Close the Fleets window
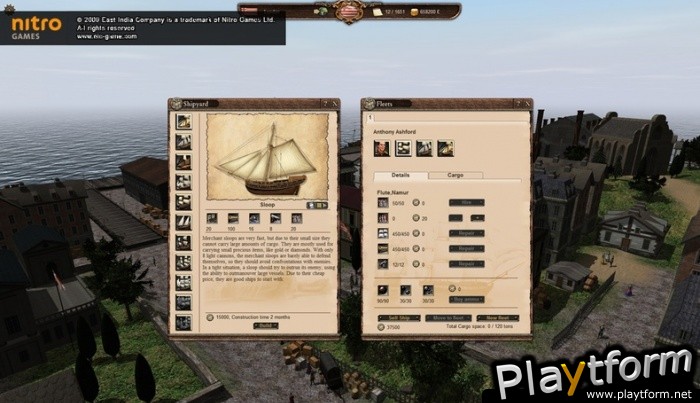Screen dimensions: 700x403 (525, 103)
